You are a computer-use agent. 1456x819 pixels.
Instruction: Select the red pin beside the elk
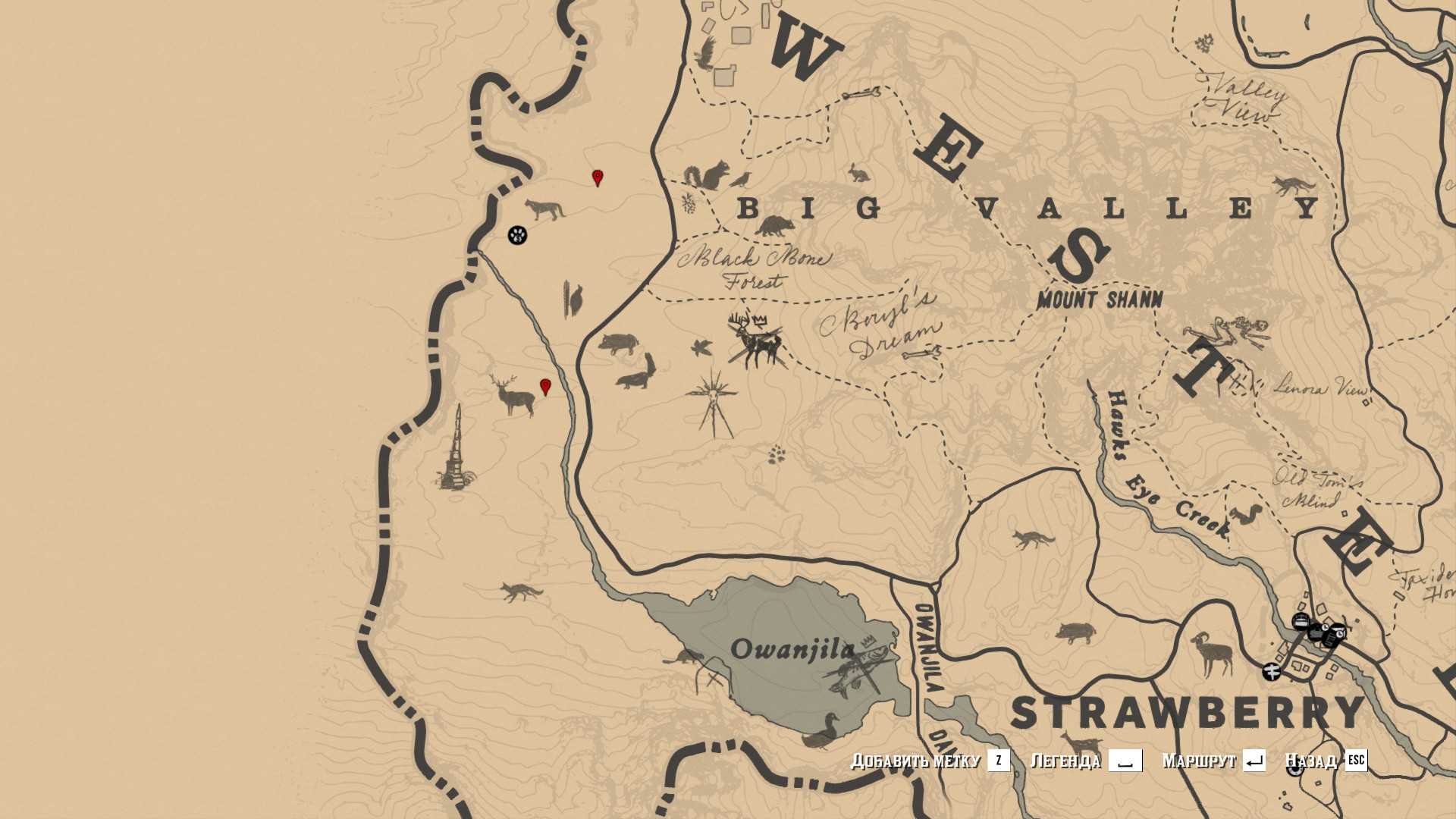(x=545, y=388)
